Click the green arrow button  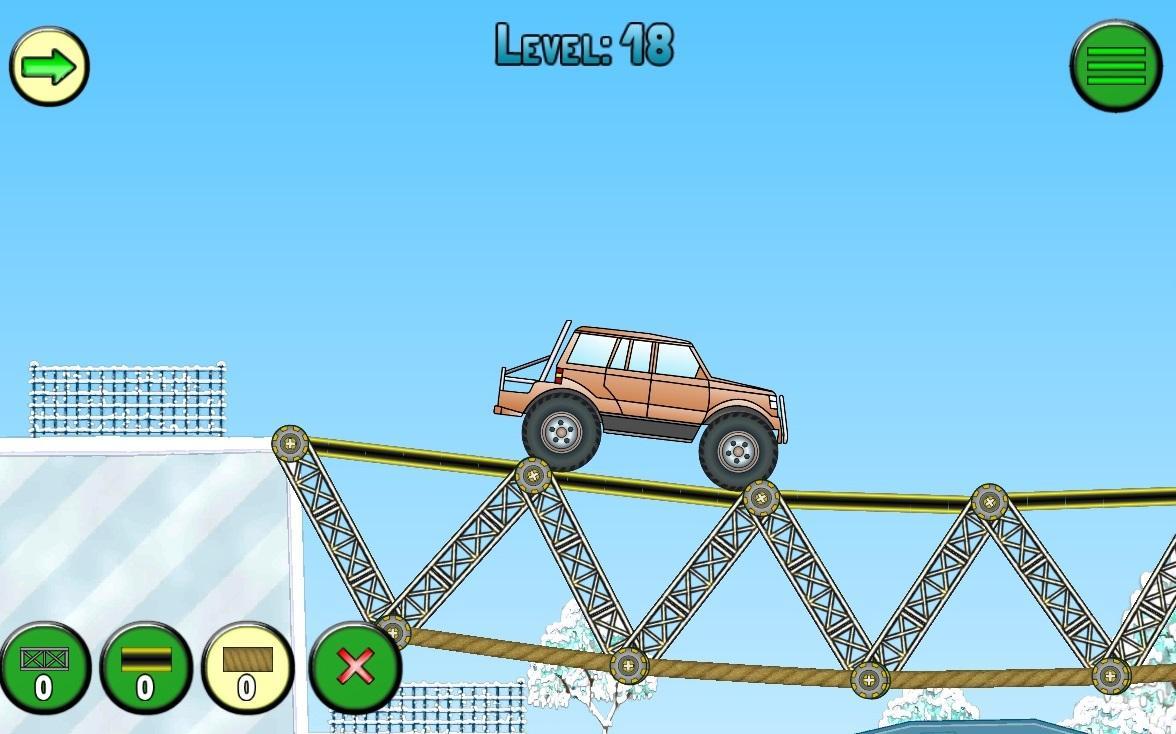(49, 66)
